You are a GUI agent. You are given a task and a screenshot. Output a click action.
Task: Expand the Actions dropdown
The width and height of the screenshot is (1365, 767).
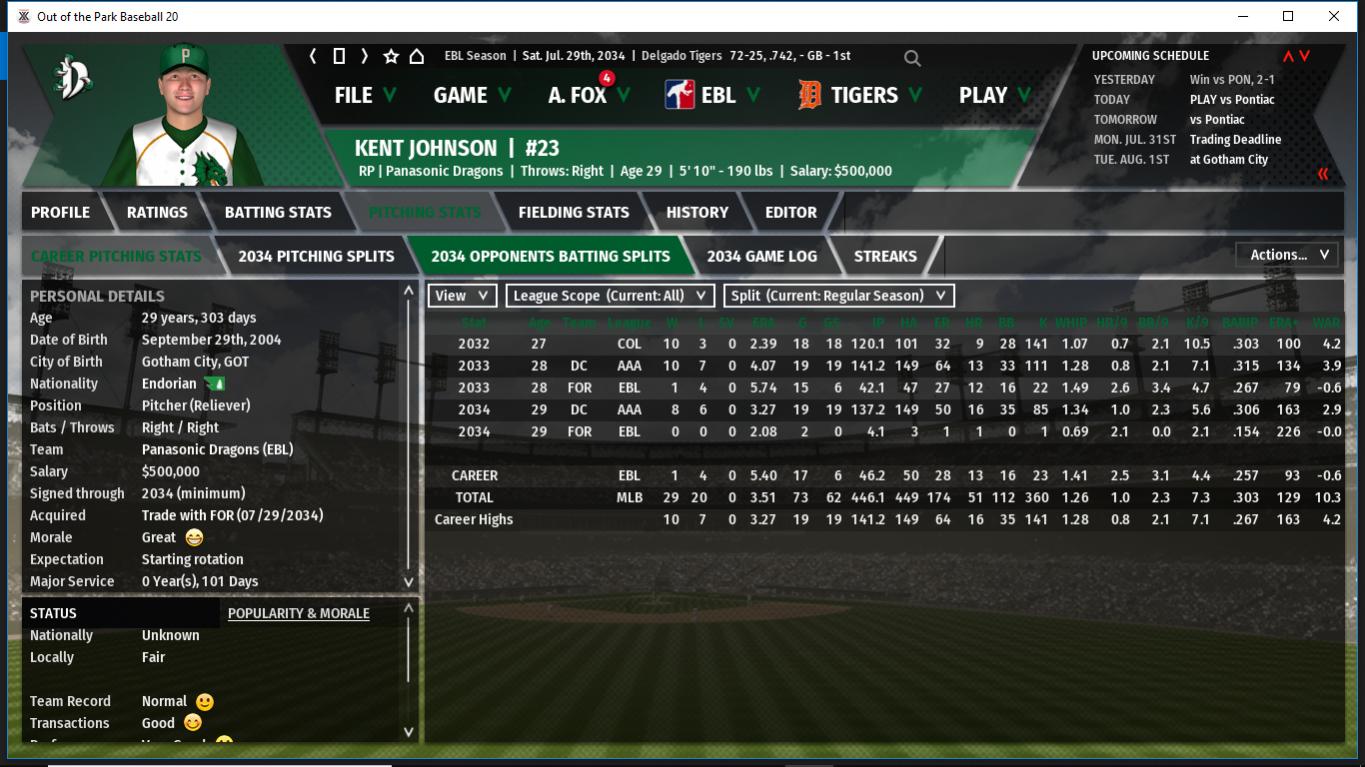1288,255
